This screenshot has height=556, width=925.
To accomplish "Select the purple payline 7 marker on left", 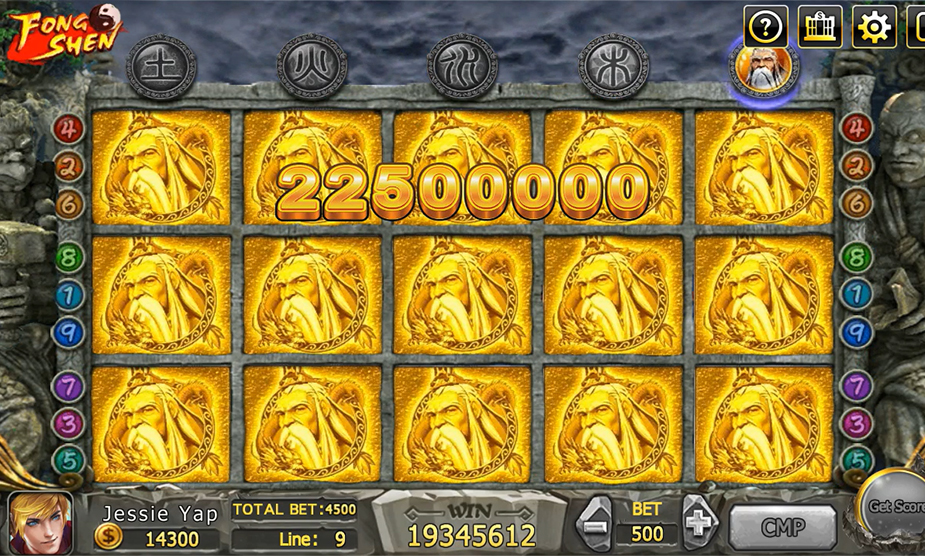I will tap(68, 386).
